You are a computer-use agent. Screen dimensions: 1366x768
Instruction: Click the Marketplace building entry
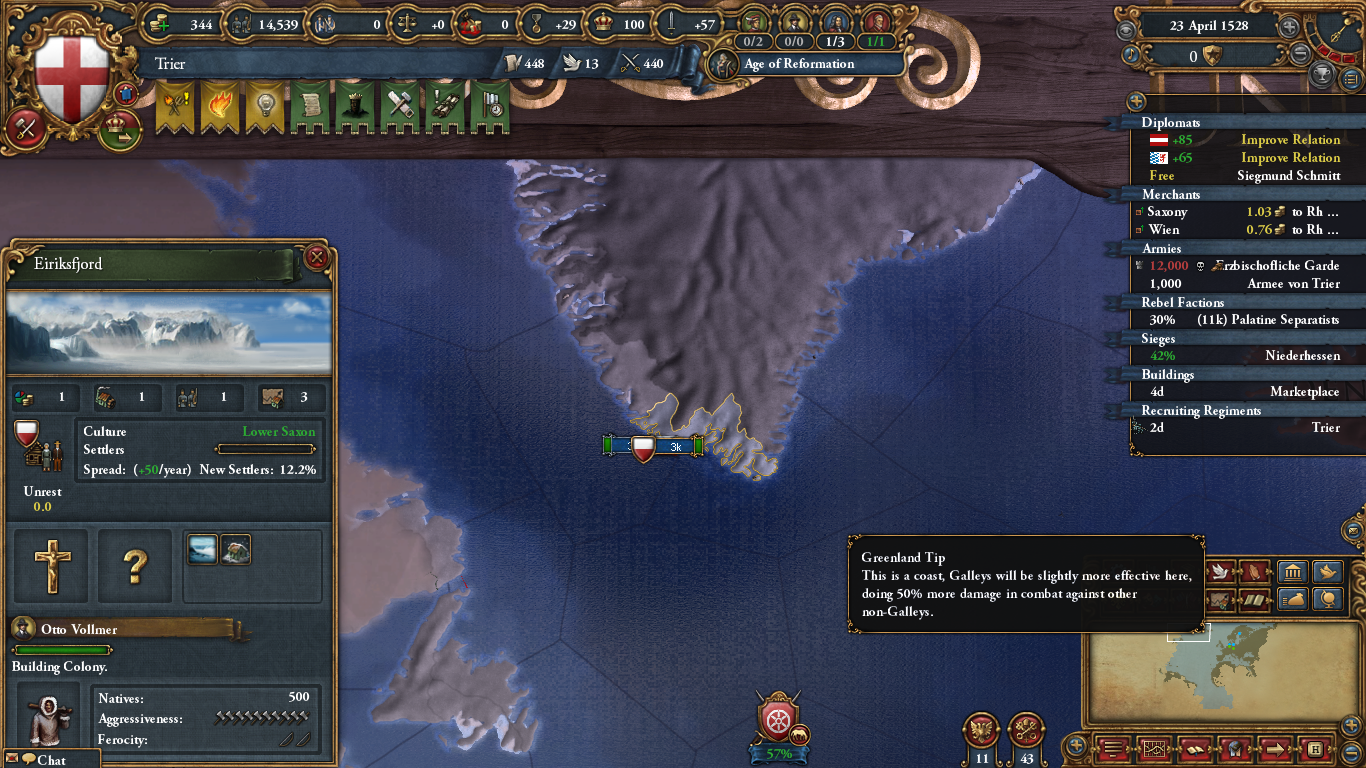point(1238,392)
